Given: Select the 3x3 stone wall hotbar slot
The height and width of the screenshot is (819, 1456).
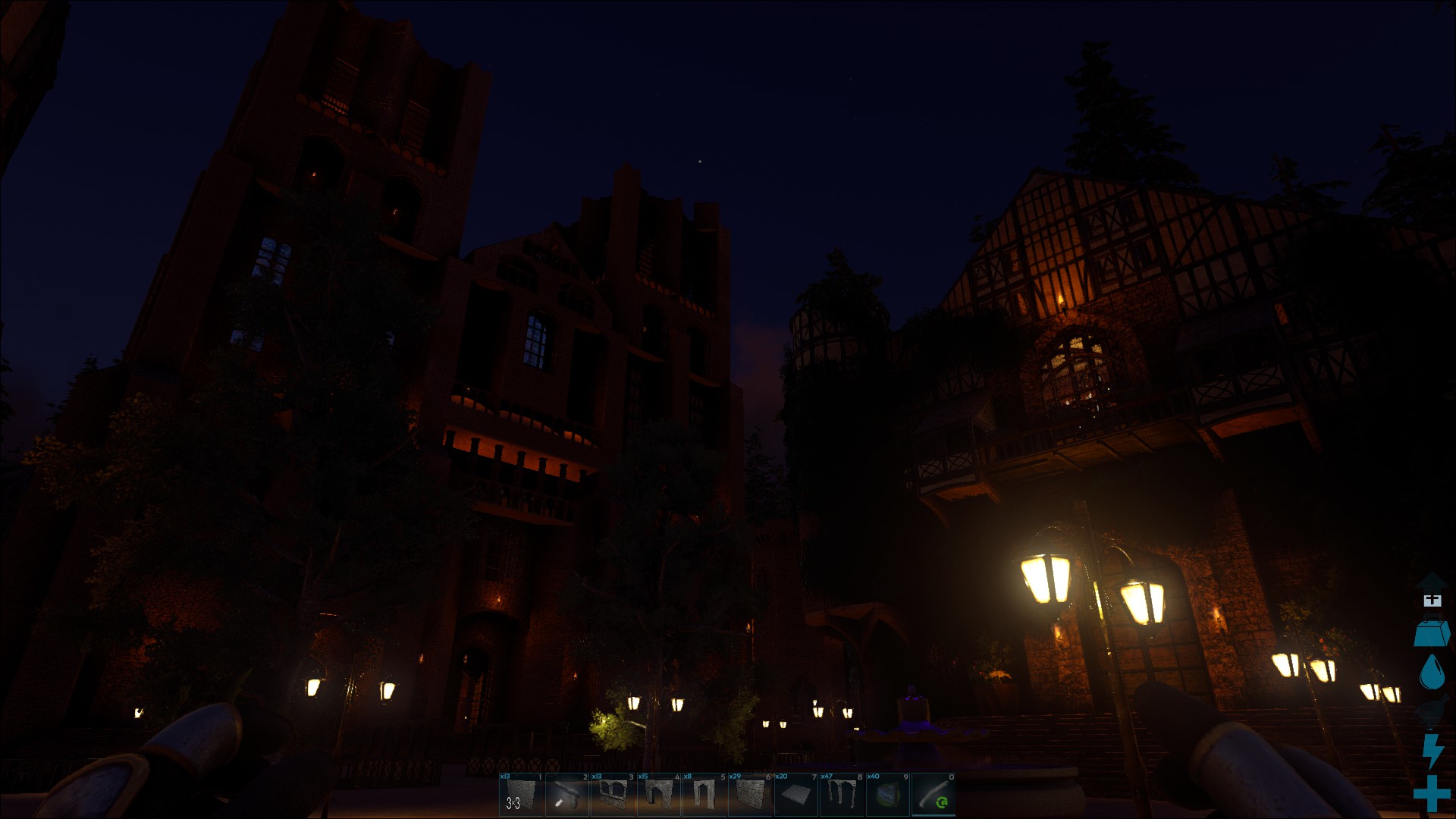Looking at the screenshot, I should tap(521, 795).
